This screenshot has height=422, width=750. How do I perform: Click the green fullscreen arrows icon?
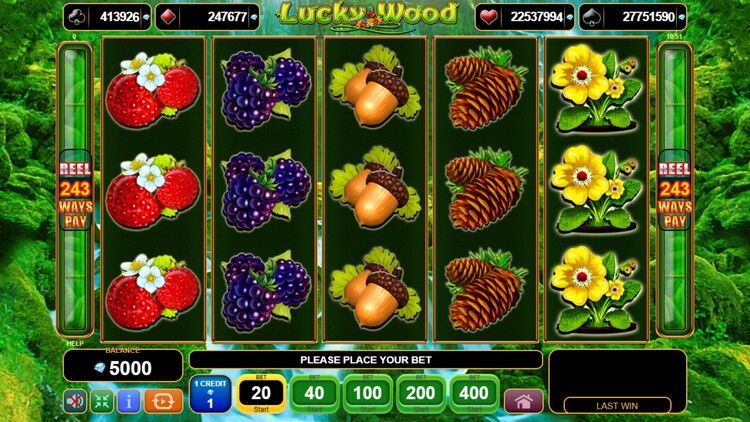(x=102, y=401)
